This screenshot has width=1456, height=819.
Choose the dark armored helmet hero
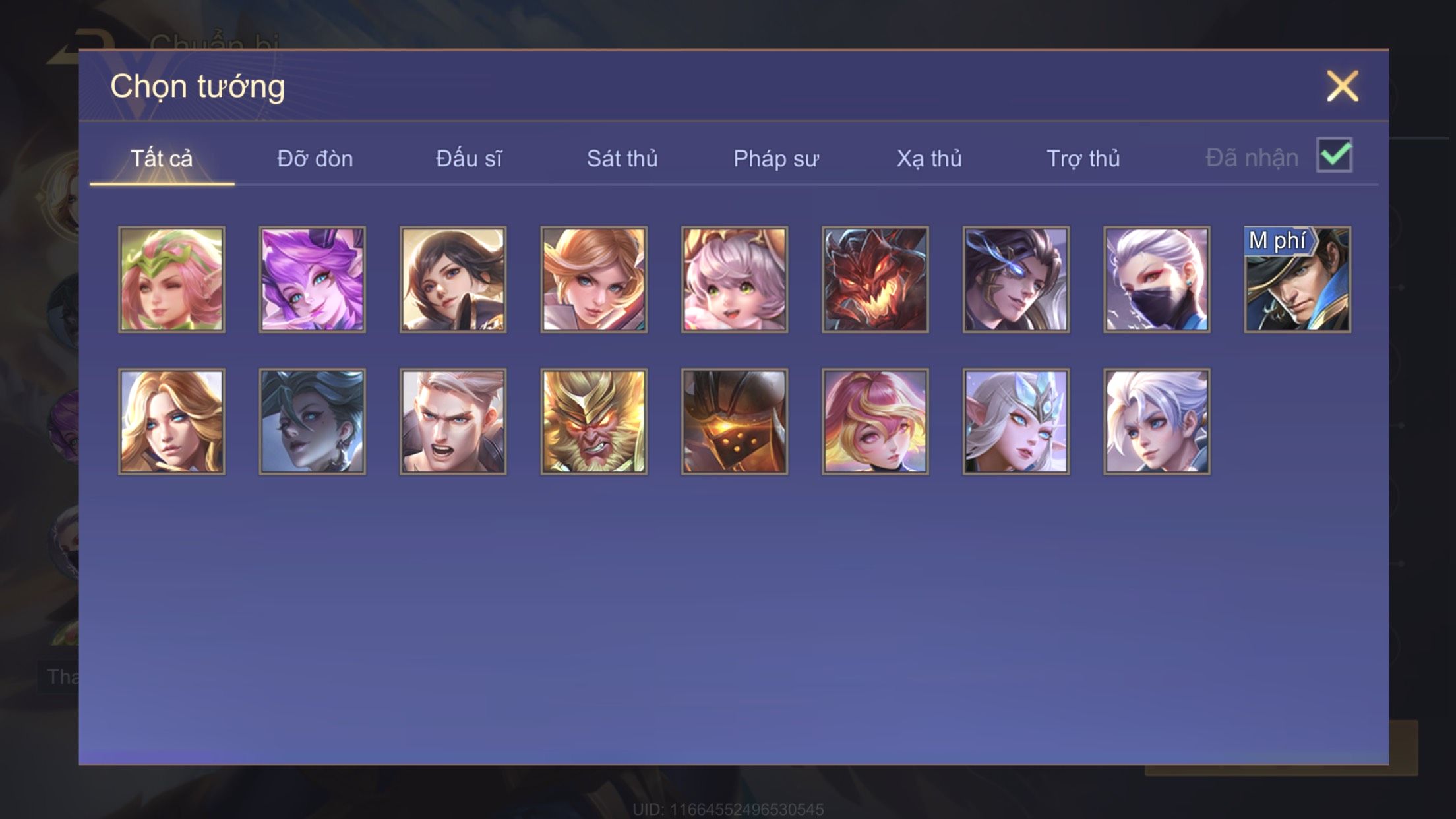pos(735,421)
